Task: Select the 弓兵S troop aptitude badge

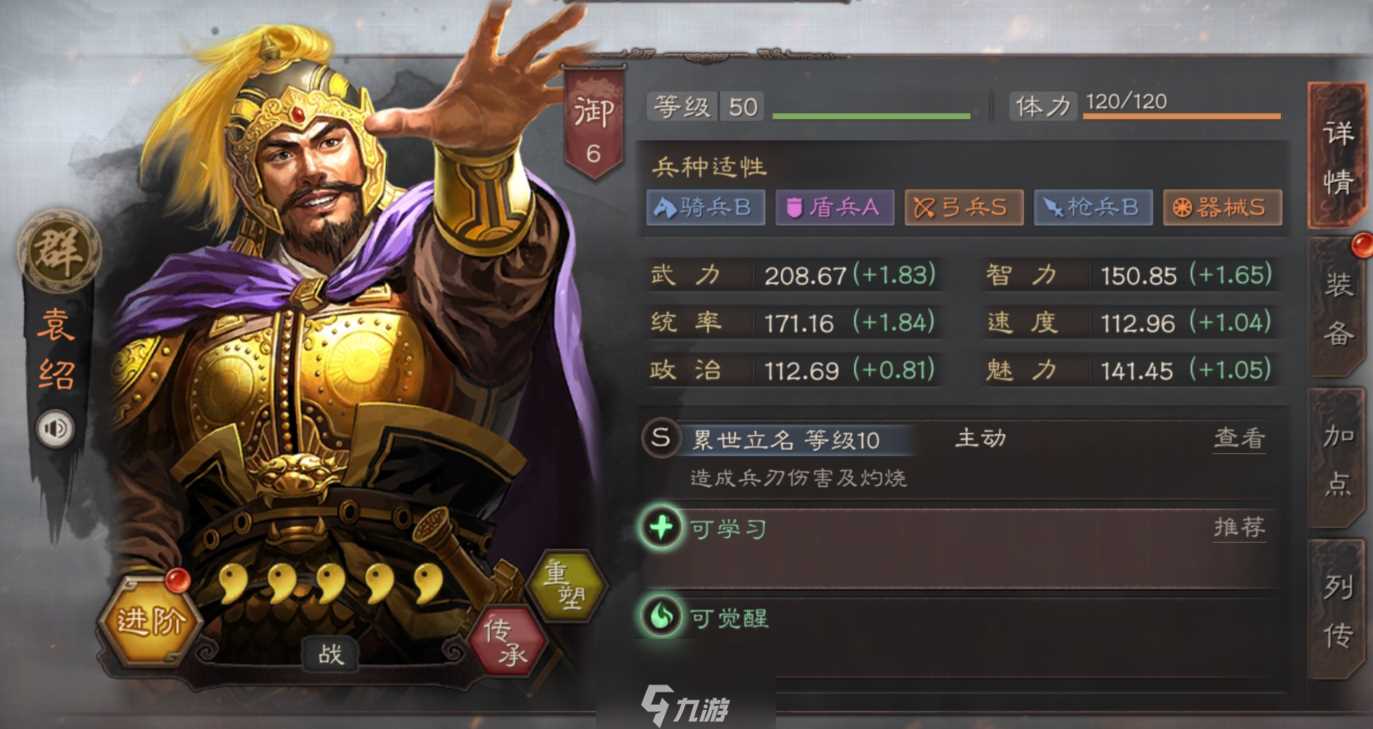Action: point(963,207)
